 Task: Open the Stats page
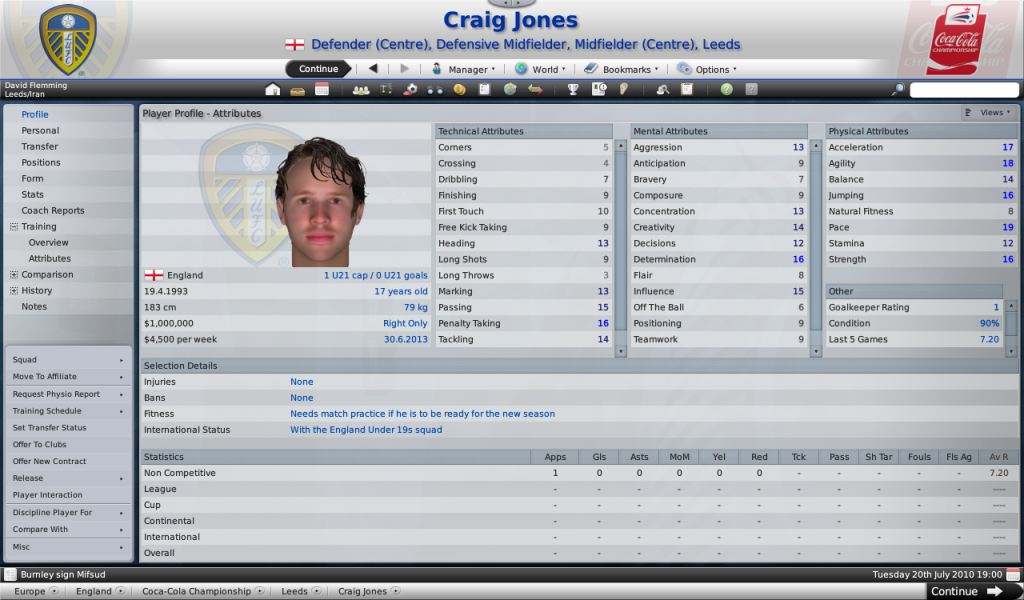[x=33, y=195]
